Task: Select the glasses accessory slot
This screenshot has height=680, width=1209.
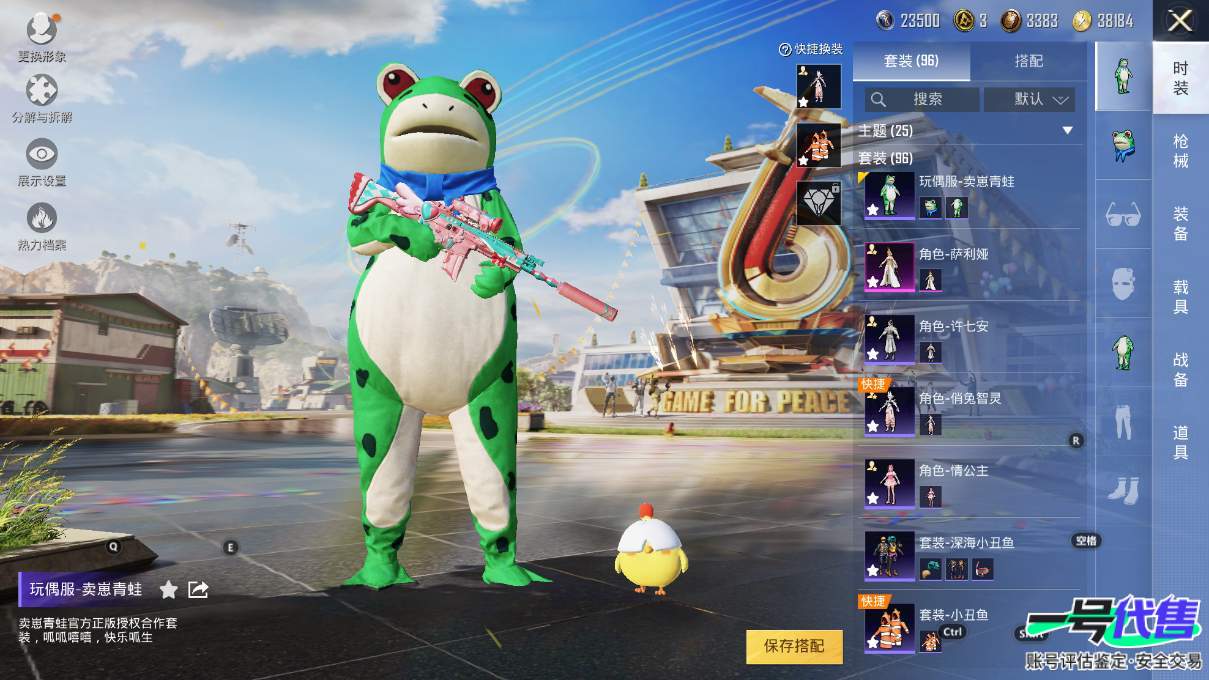Action: coord(1123,213)
